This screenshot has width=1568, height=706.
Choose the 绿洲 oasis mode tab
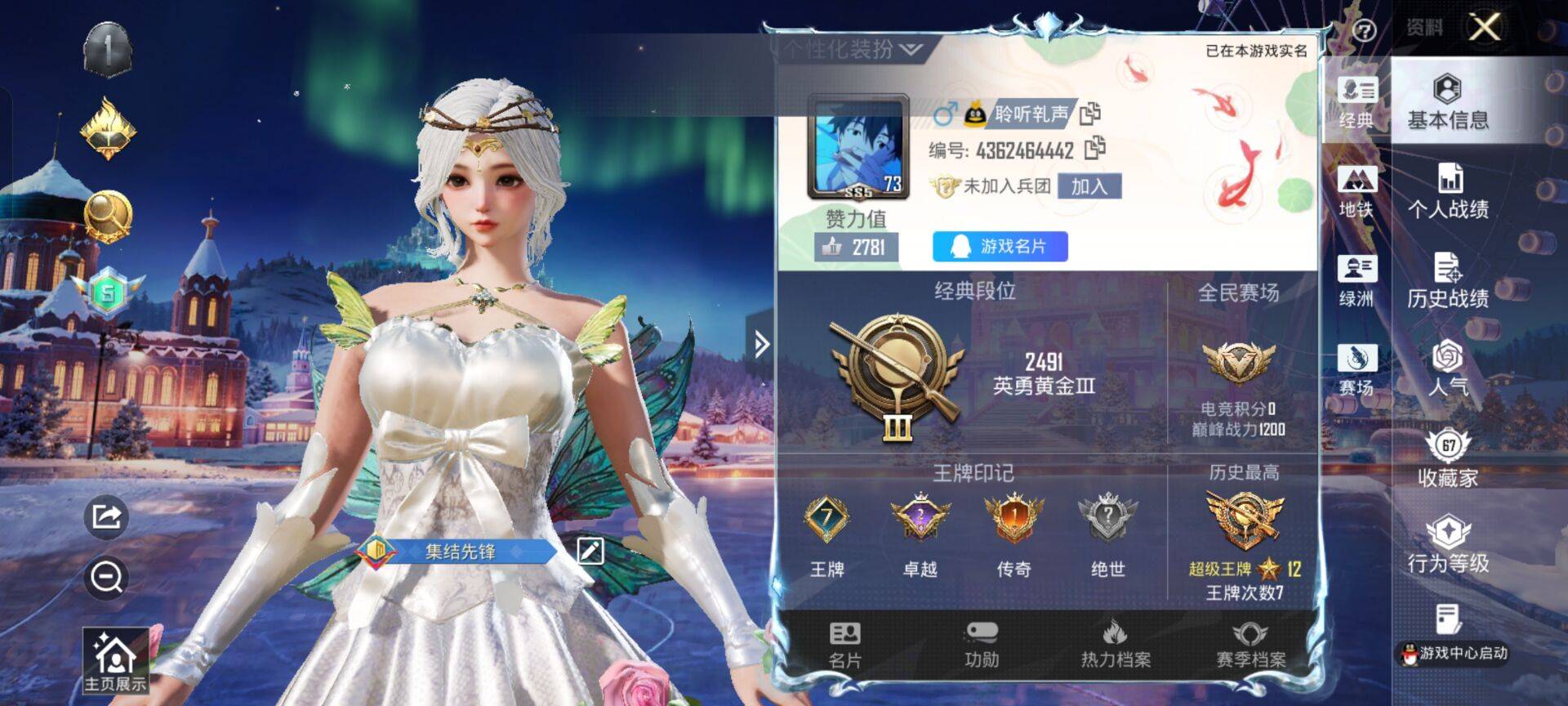click(x=1356, y=282)
